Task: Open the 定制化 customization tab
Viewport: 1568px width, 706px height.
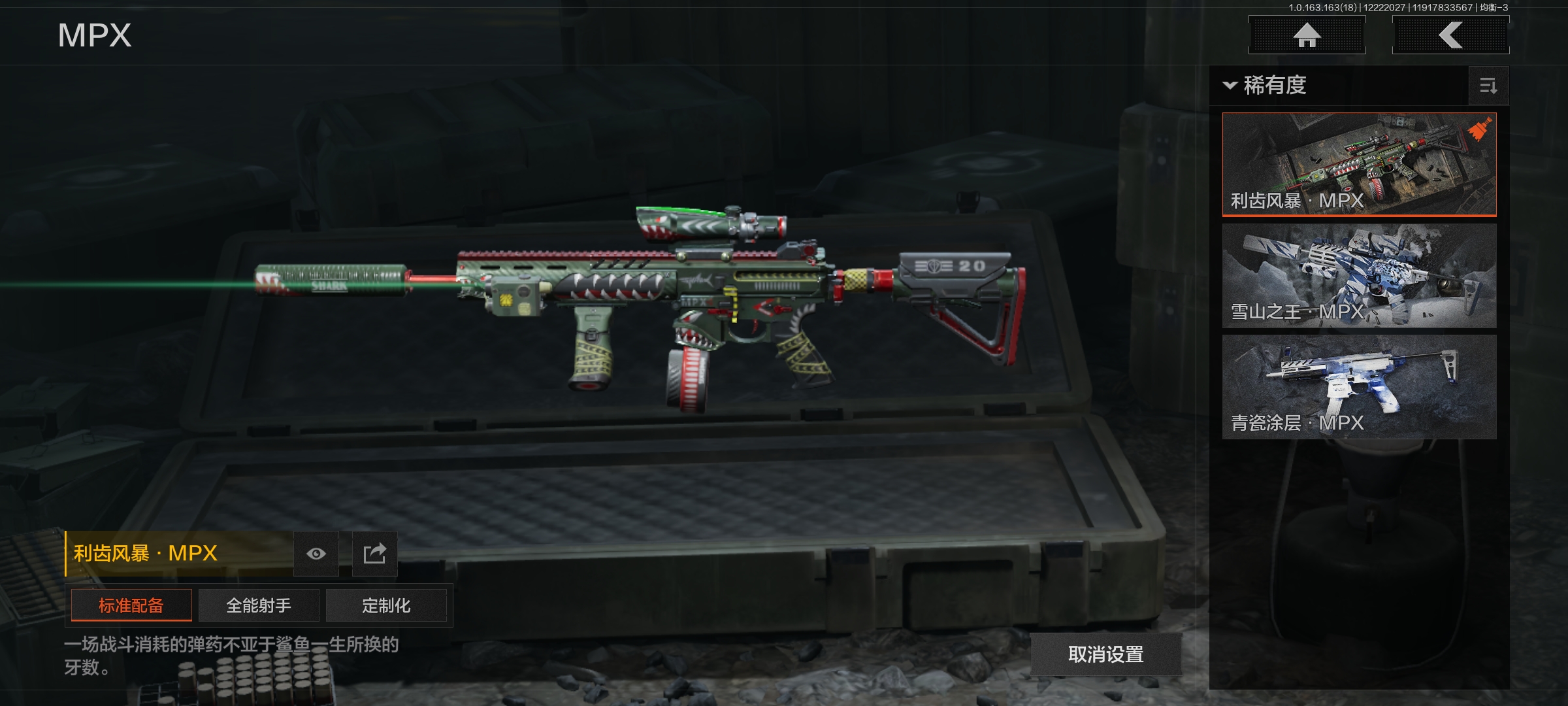Action: [x=386, y=605]
